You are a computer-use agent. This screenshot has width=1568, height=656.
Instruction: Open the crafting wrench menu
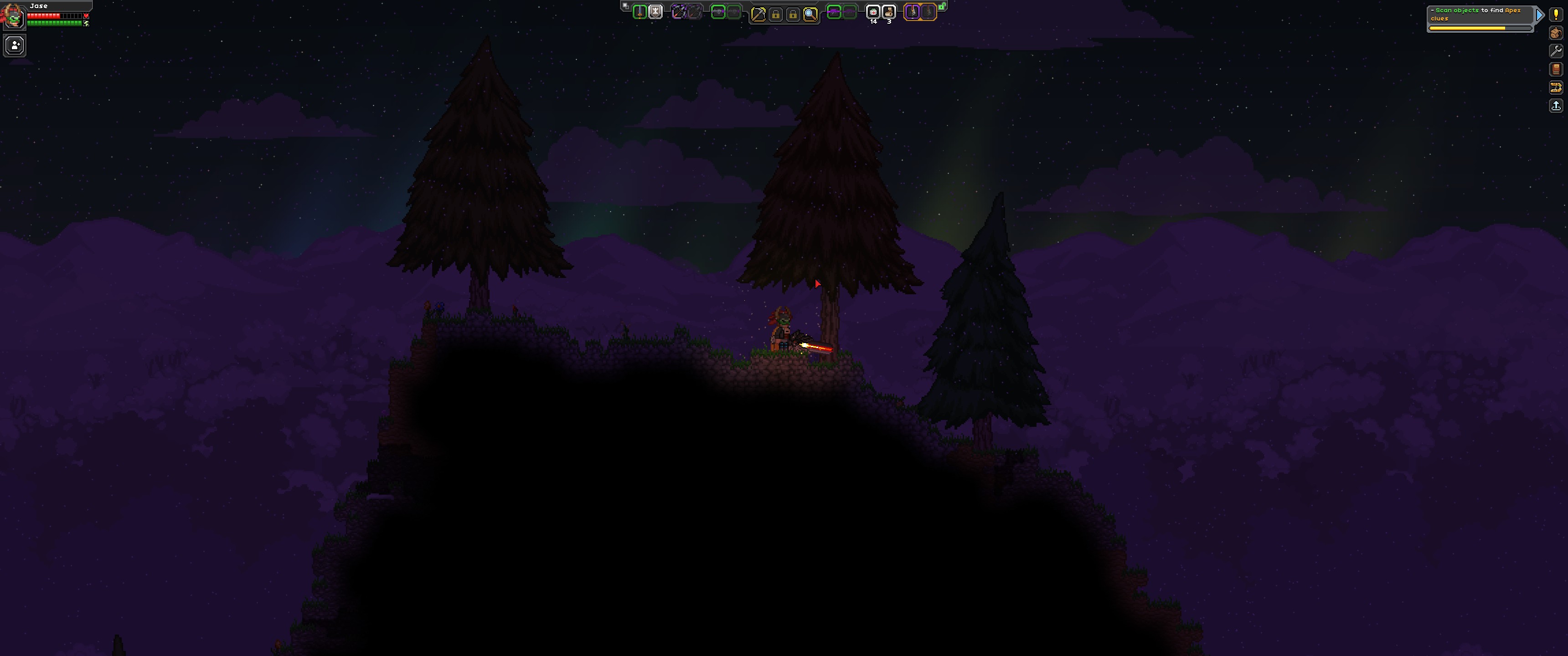pos(1556,51)
